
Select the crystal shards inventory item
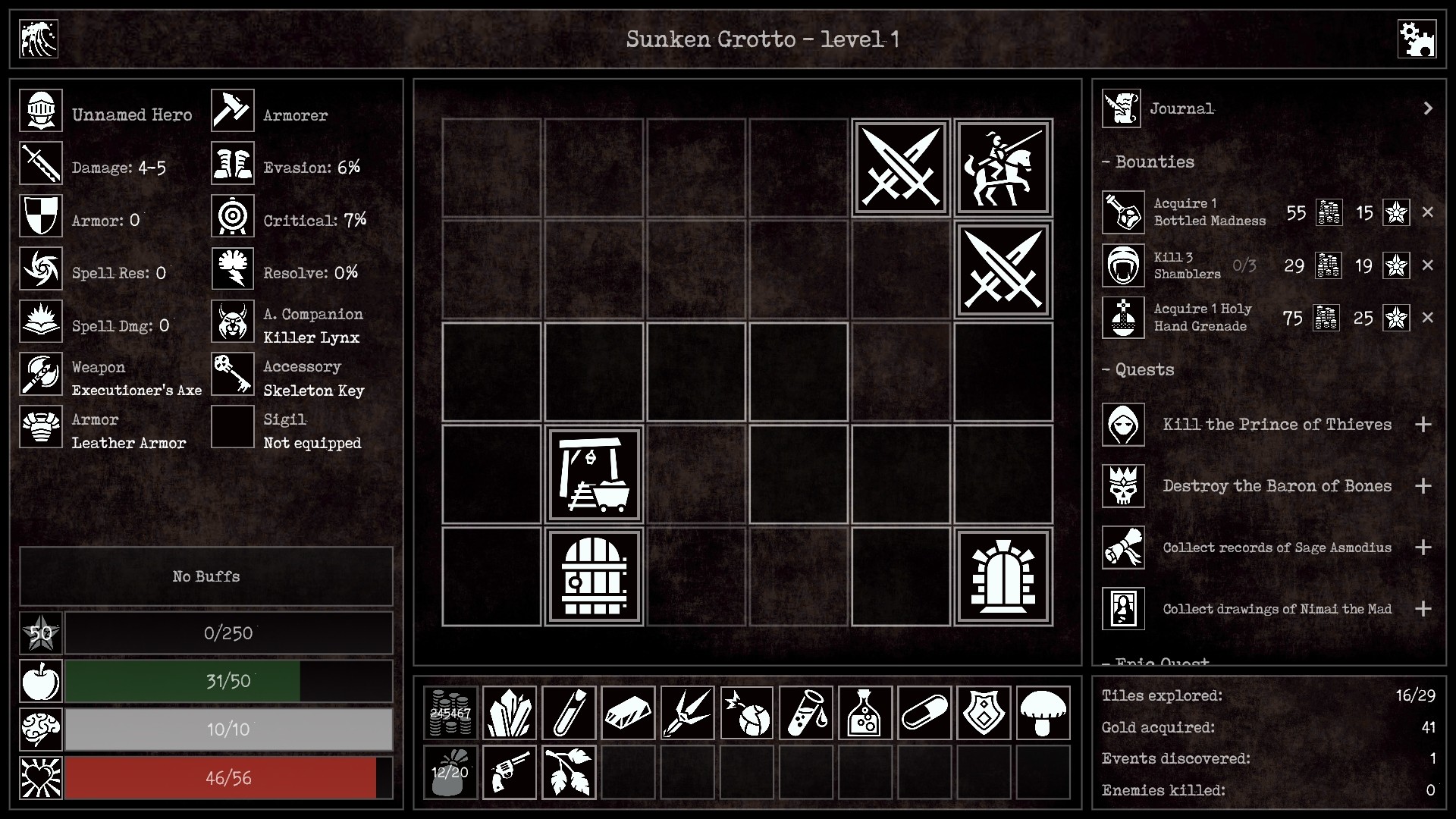(509, 713)
